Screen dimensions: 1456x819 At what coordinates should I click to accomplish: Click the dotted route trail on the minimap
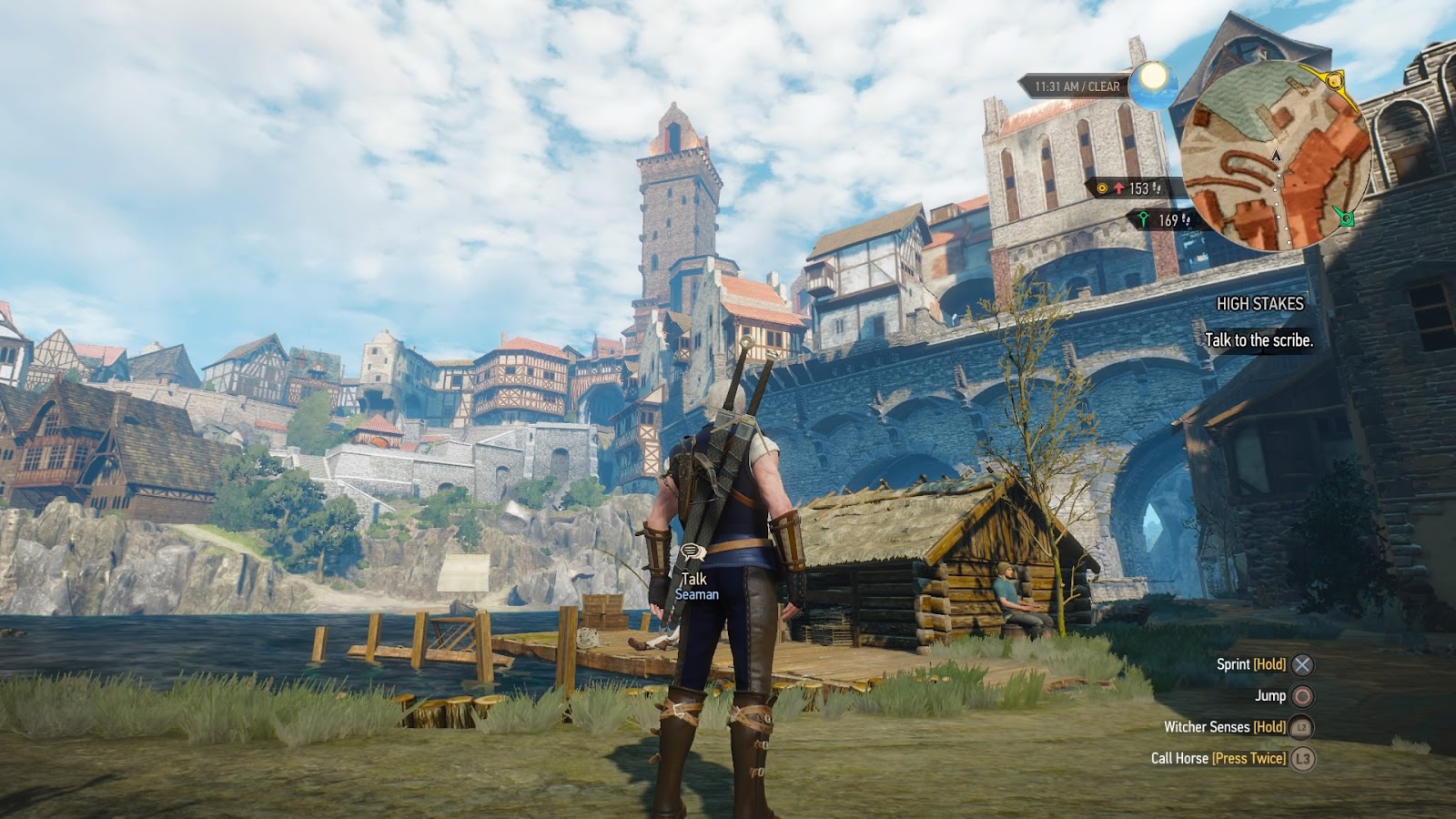(1278, 197)
